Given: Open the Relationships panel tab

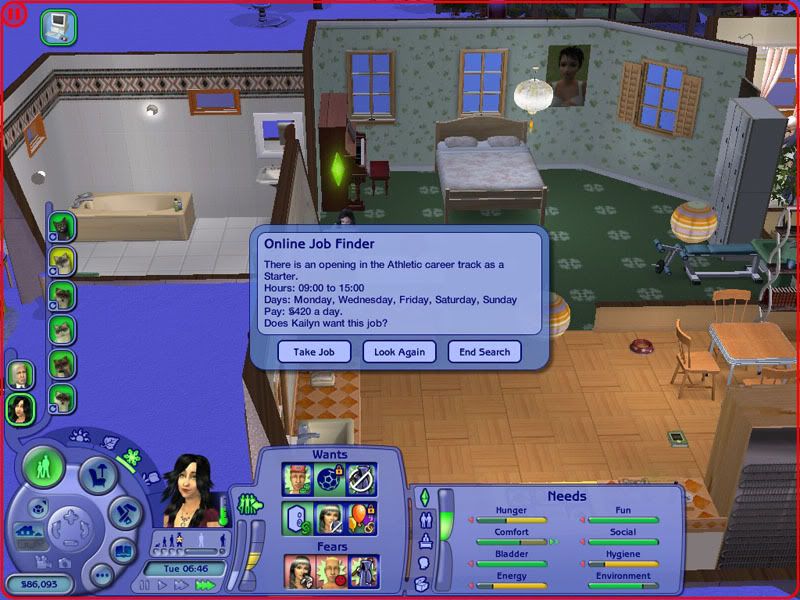Looking at the screenshot, I should tap(423, 519).
